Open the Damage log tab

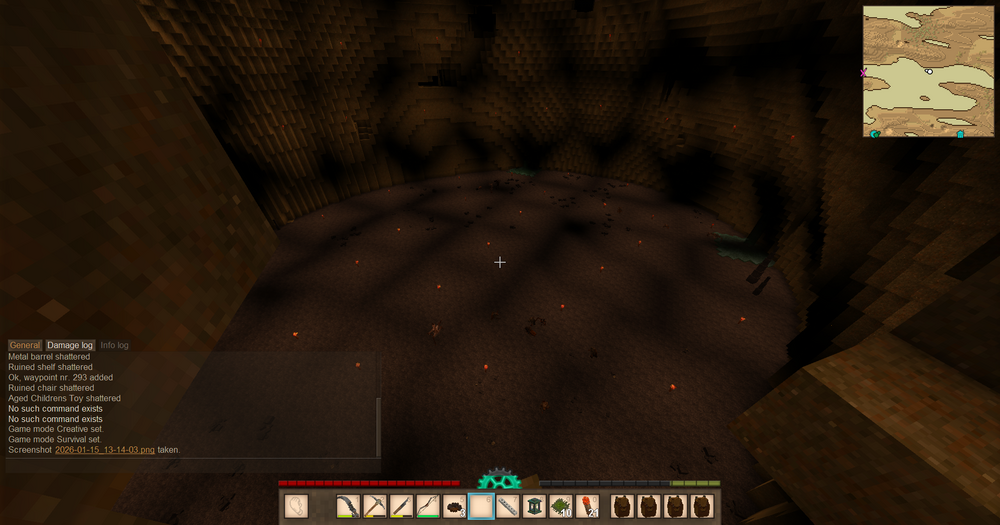(x=70, y=345)
